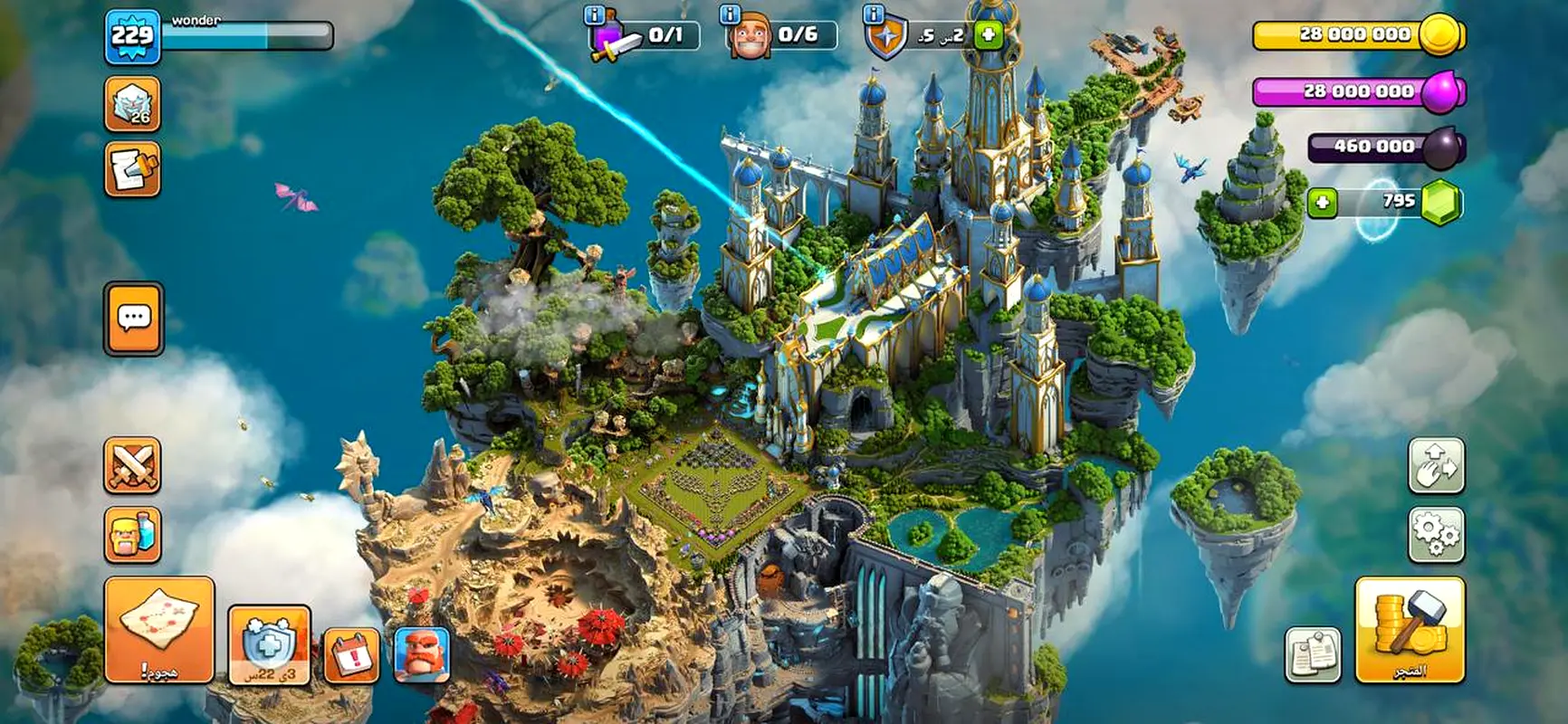Image resolution: width=1568 pixels, height=724 pixels.
Task: Select the gold coin resource bar
Action: point(1358,35)
